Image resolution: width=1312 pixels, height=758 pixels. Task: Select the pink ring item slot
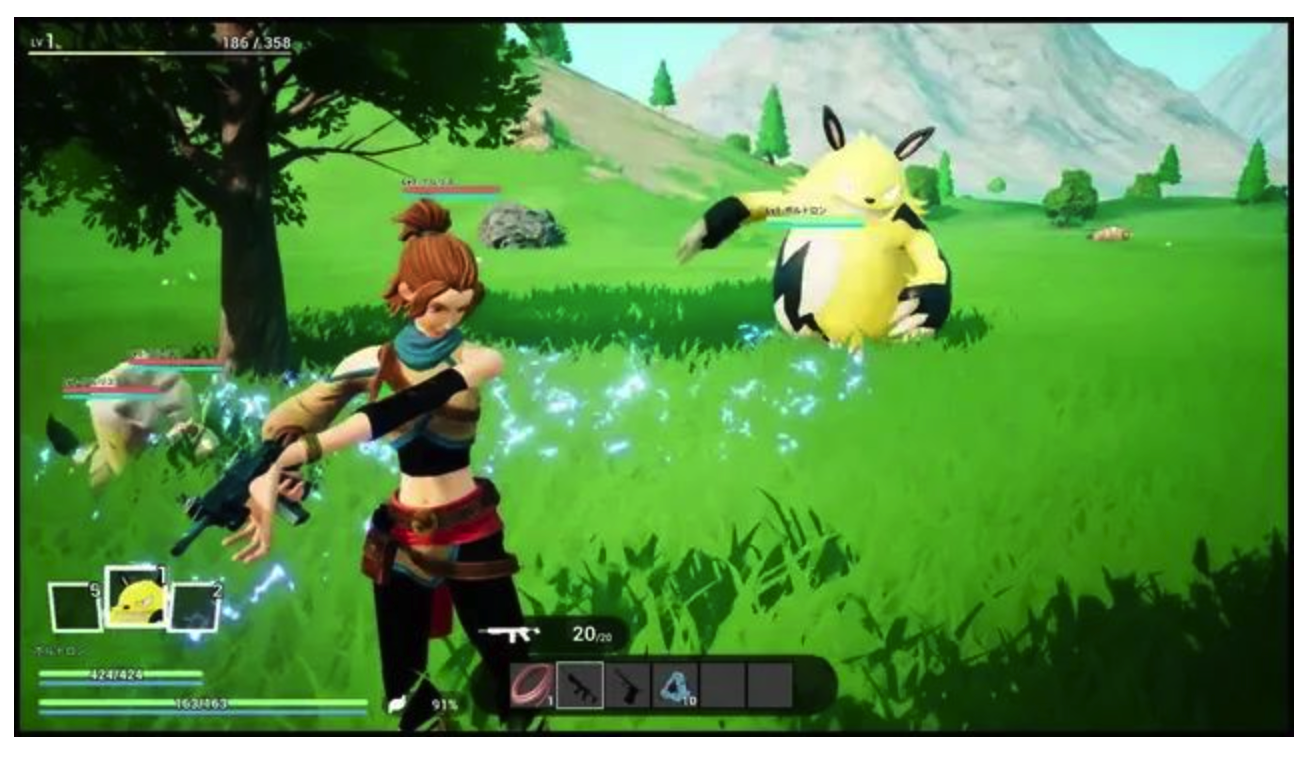click(x=531, y=686)
